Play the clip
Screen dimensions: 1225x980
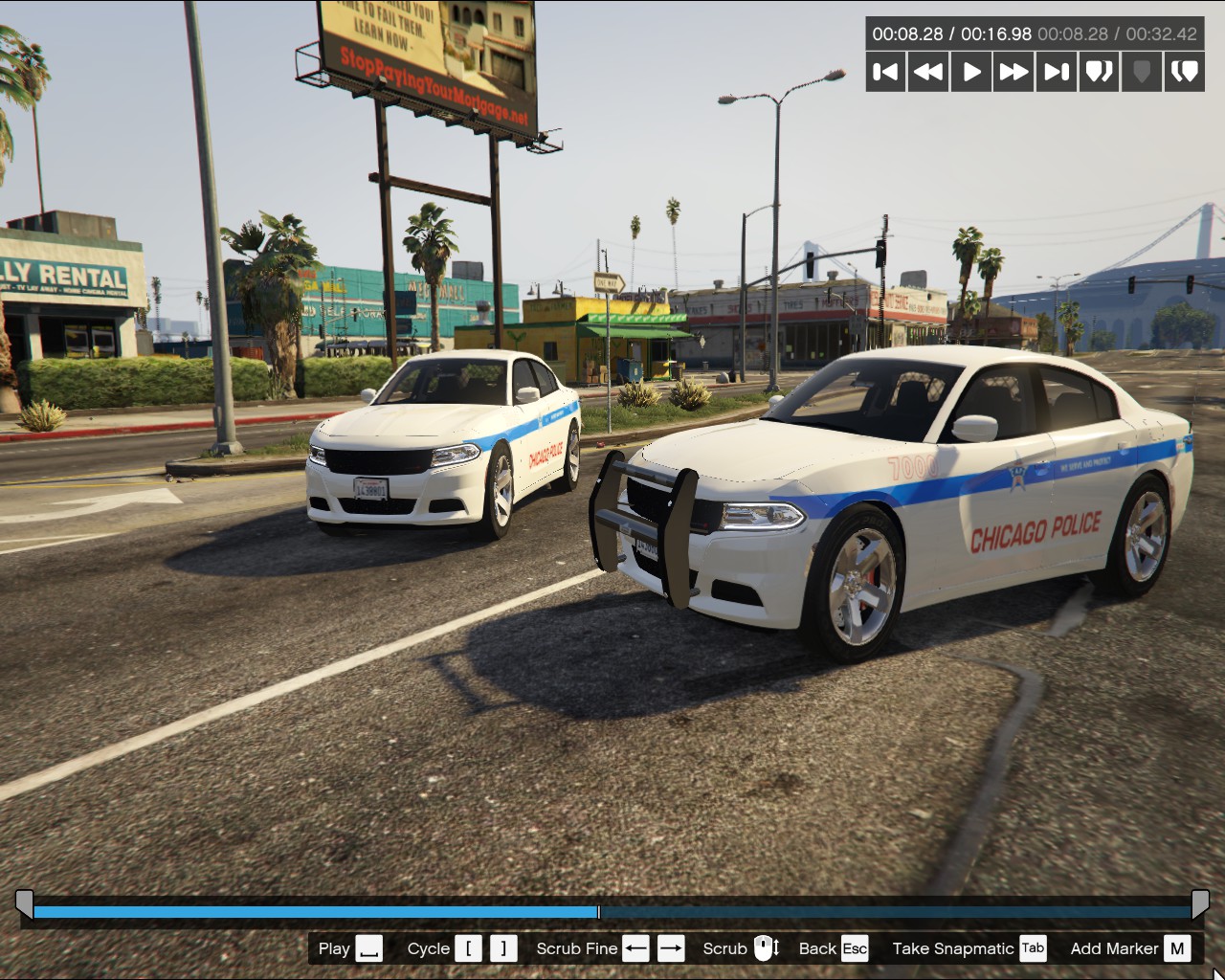point(971,72)
